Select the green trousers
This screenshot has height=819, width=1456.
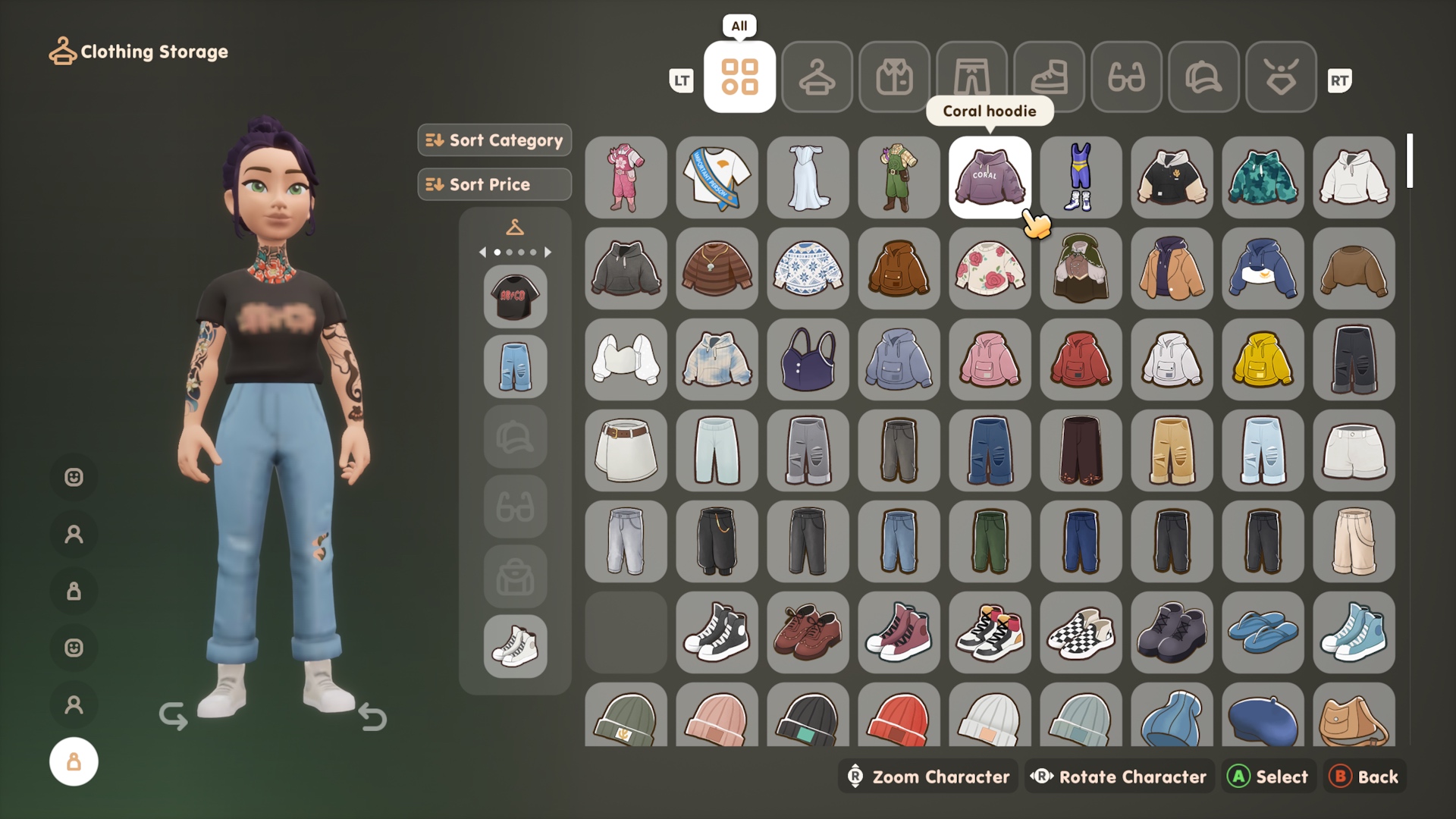pos(990,541)
